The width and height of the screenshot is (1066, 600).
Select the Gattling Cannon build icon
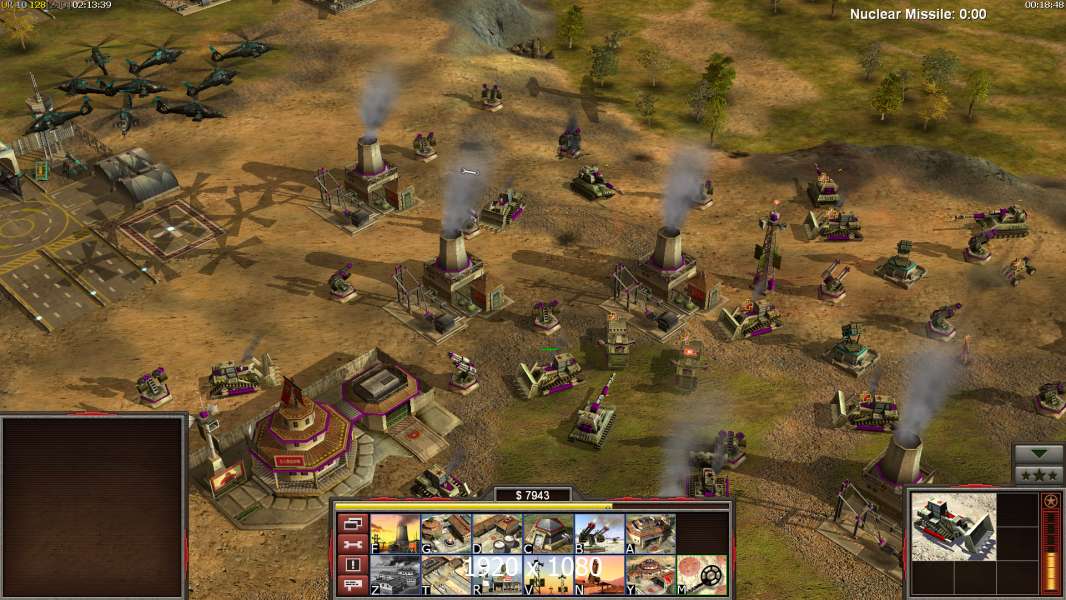[599, 533]
